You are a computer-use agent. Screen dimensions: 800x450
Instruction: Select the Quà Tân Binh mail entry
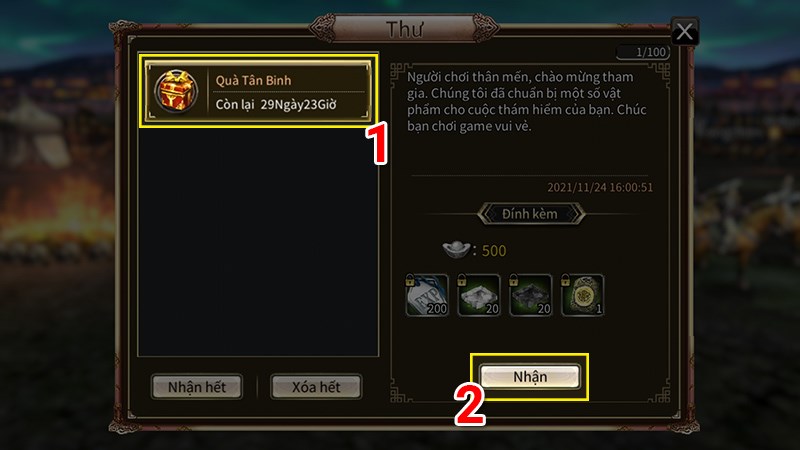pos(257,90)
